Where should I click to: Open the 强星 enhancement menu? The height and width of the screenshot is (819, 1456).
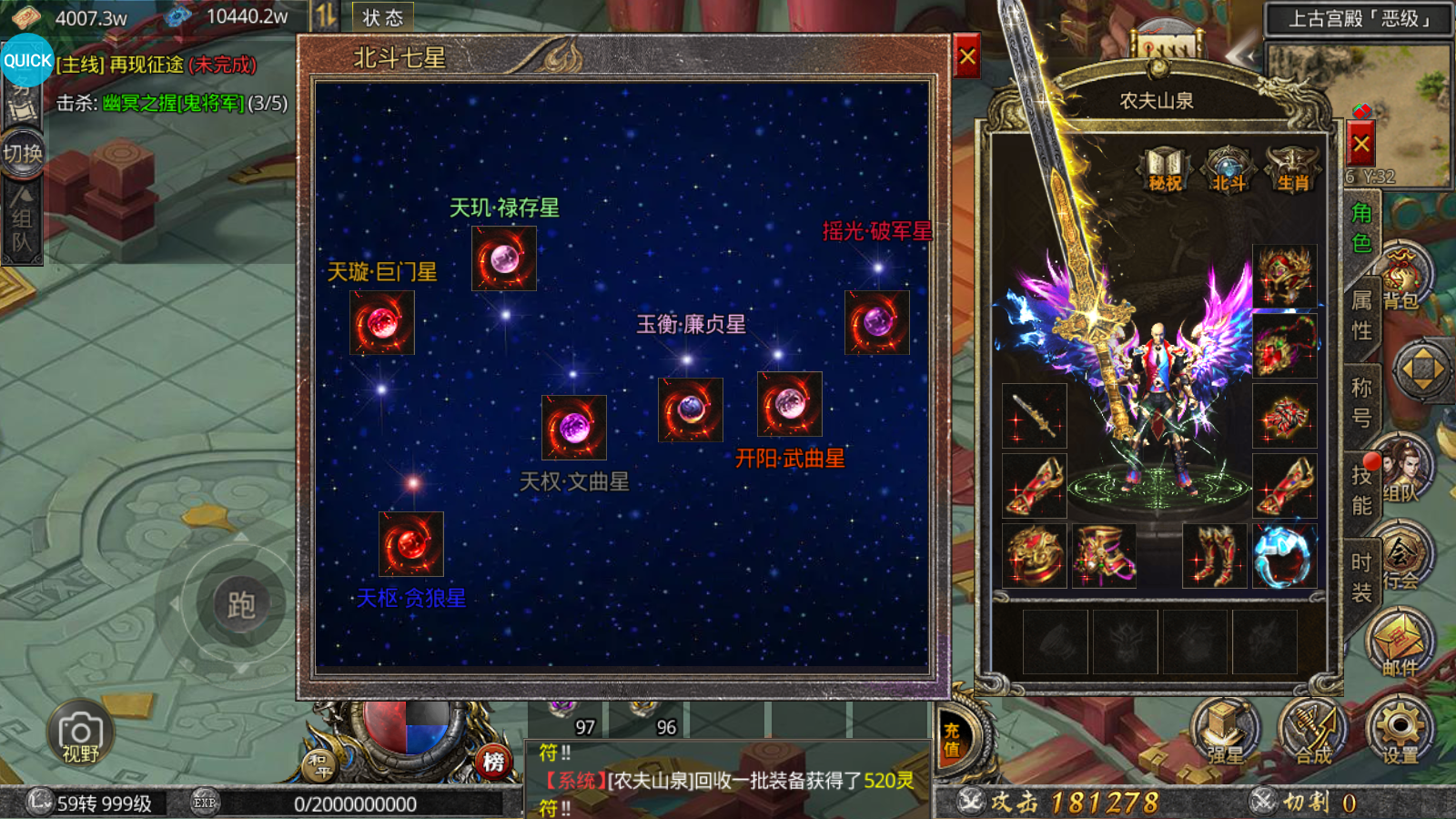point(1225,733)
